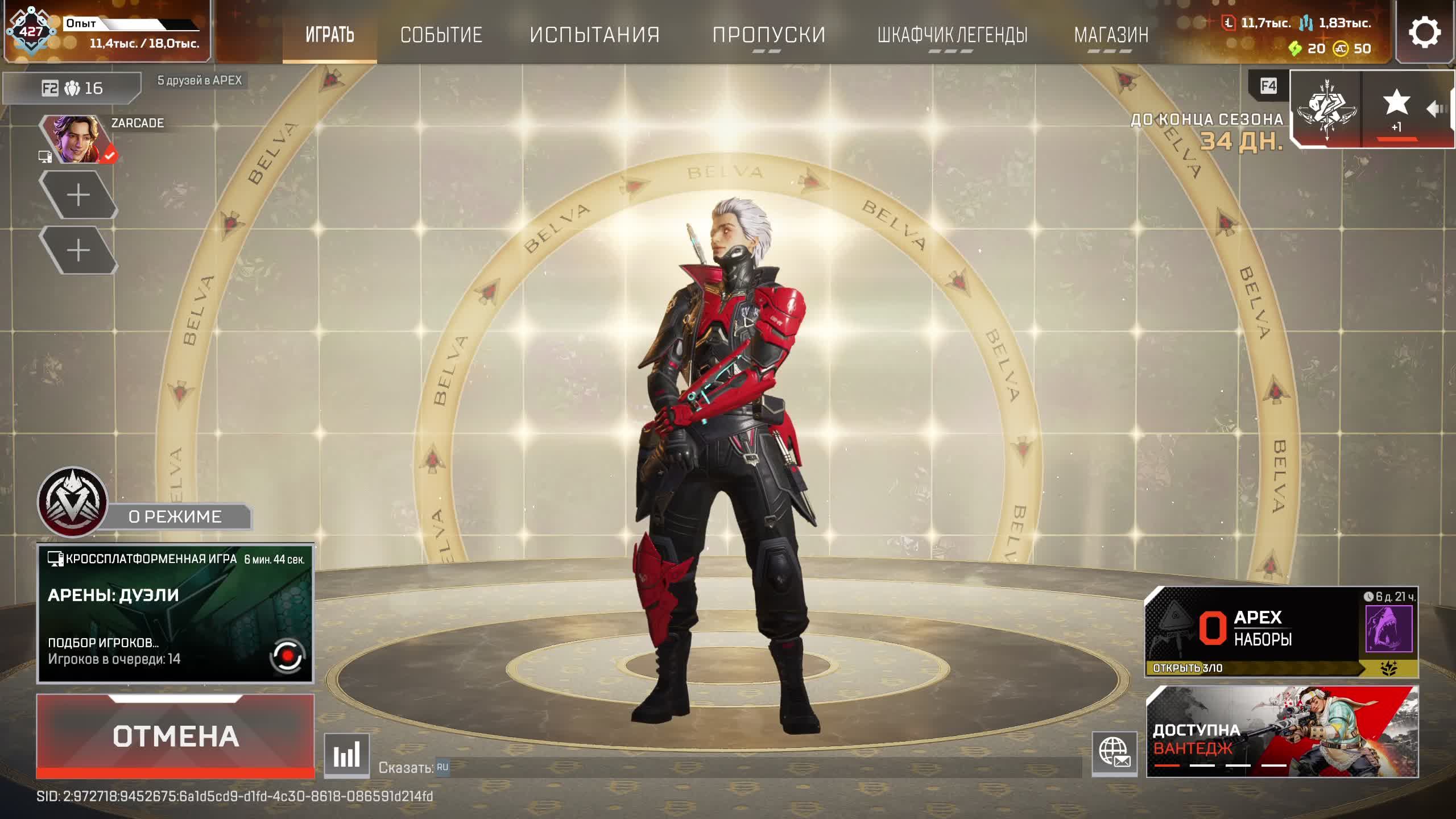Click the account level 427 badge
Screen dimensions: 1456x819
click(31, 31)
